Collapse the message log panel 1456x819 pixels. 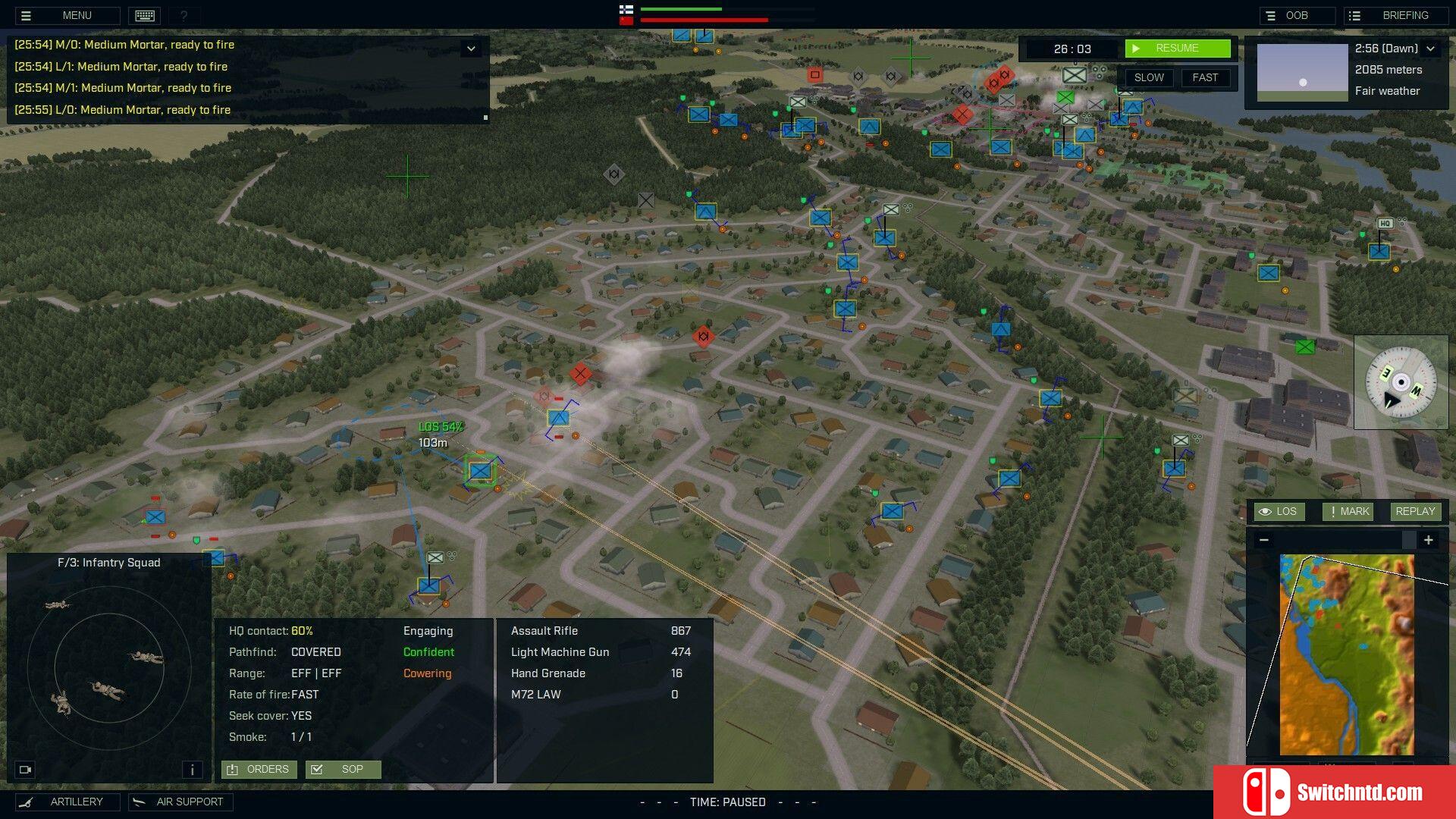(471, 49)
